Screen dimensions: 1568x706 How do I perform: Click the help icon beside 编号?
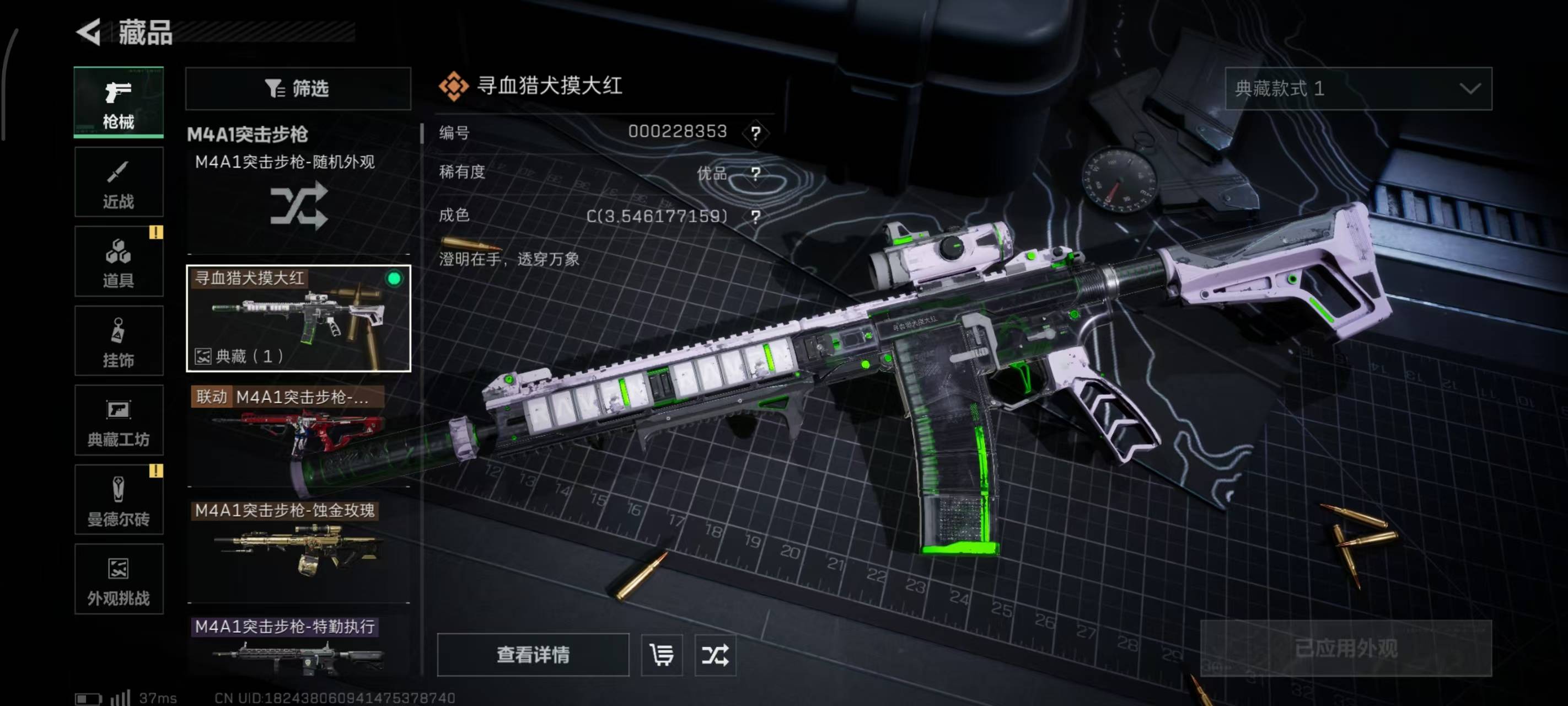click(755, 133)
